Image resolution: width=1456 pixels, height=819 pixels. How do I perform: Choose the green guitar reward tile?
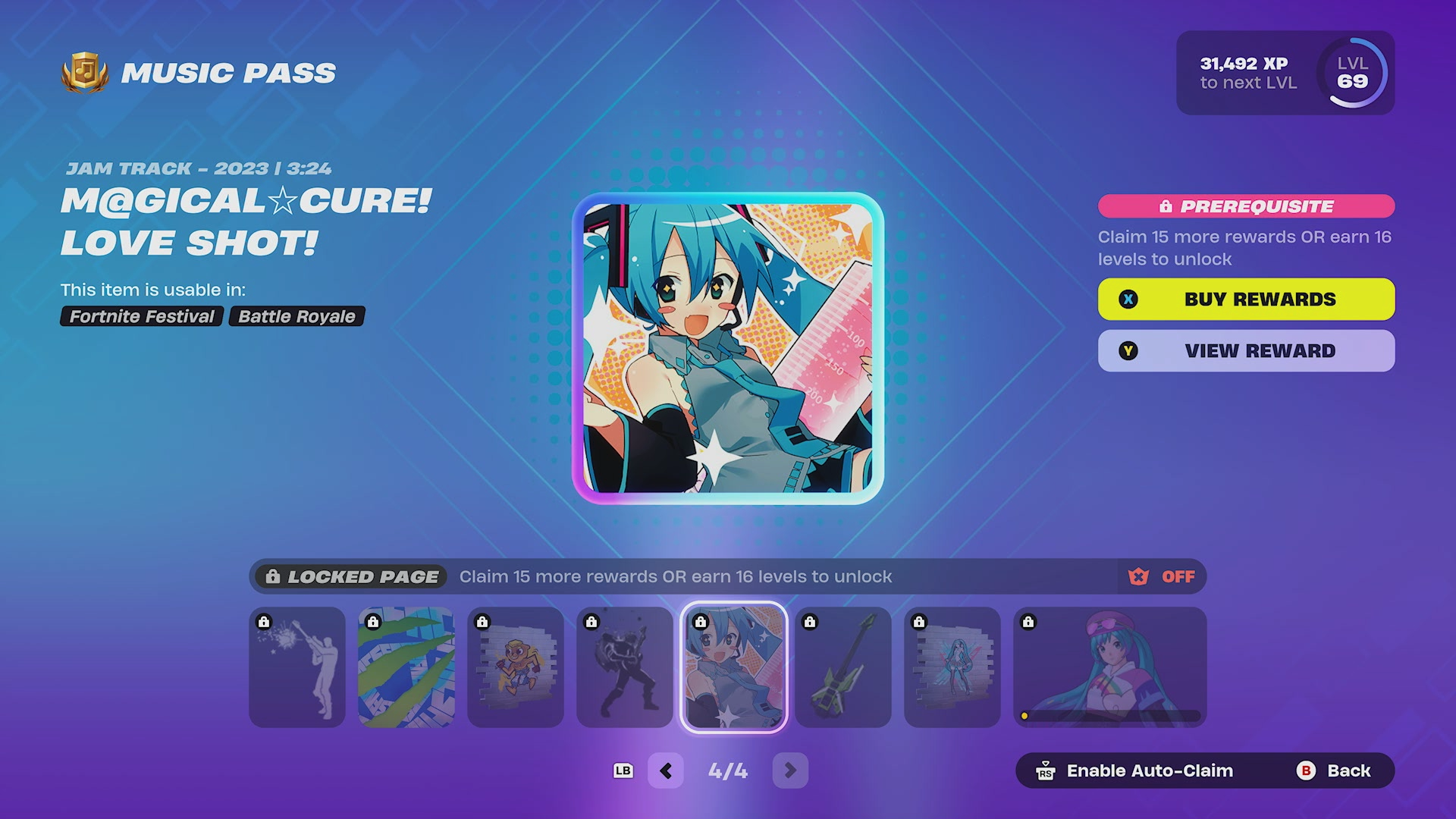point(843,667)
